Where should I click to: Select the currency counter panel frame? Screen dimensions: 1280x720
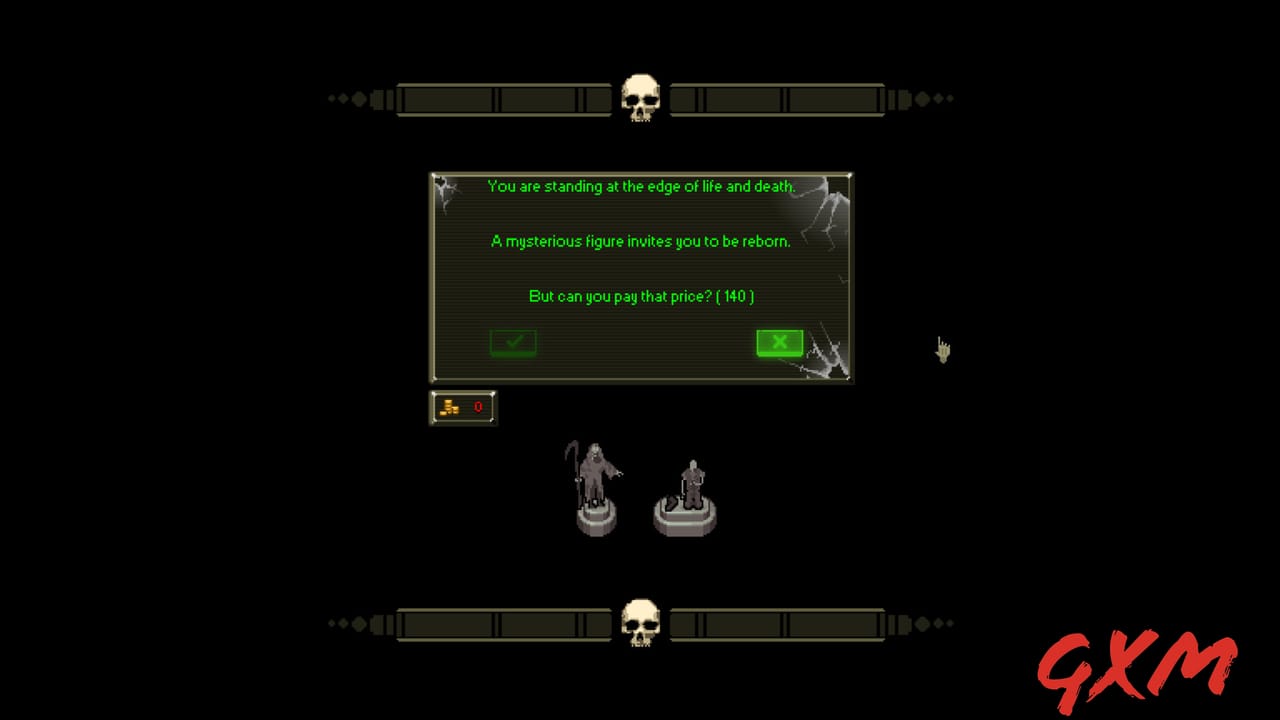click(463, 407)
